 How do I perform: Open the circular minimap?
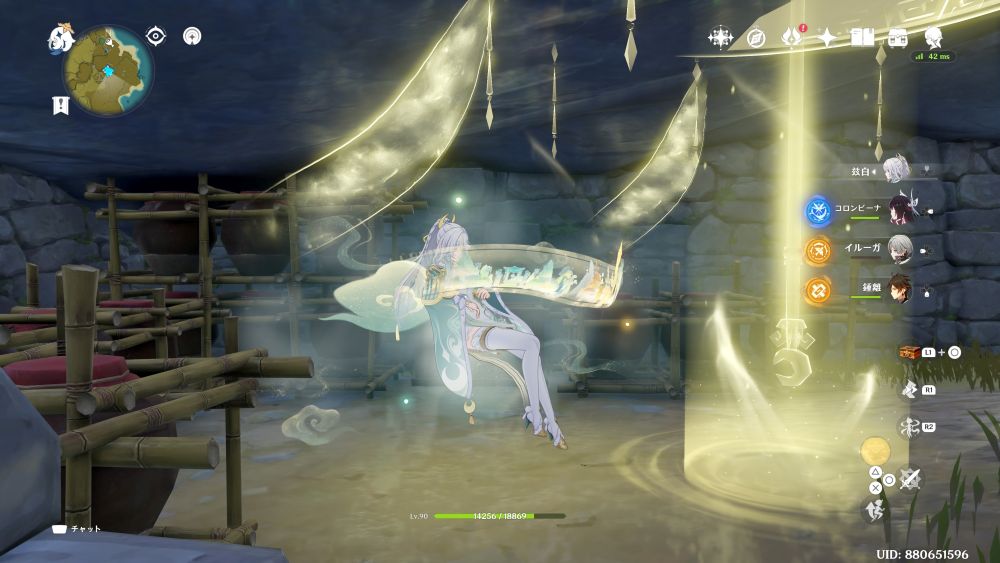[x=108, y=71]
